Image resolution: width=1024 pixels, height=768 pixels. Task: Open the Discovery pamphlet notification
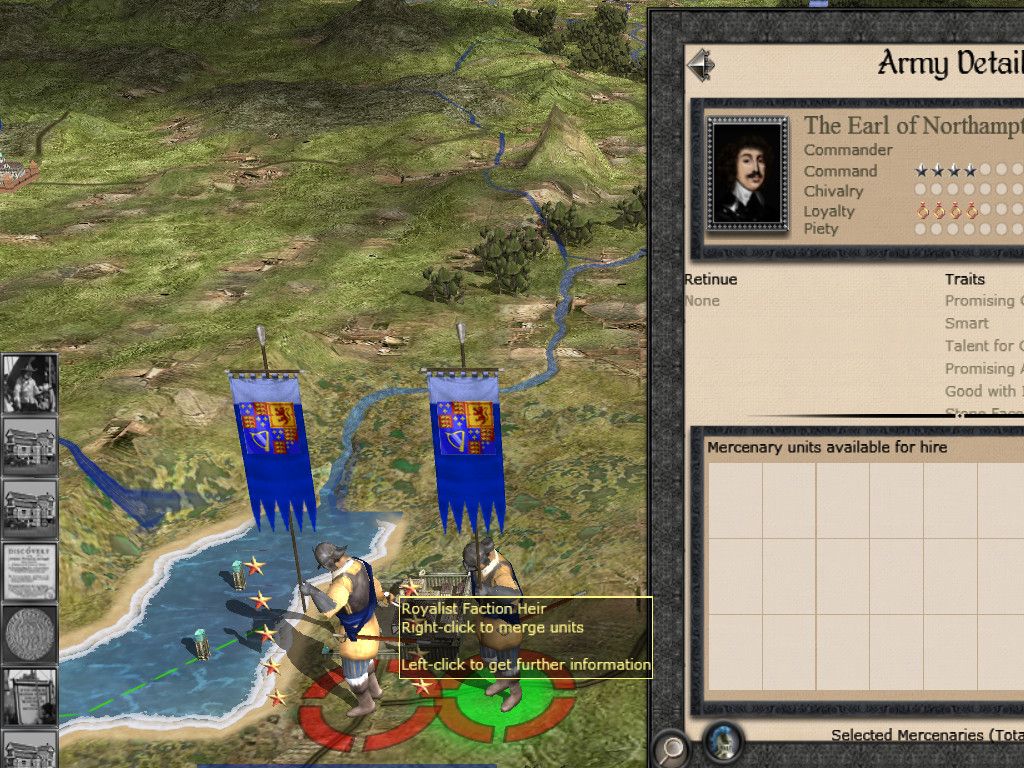click(30, 572)
